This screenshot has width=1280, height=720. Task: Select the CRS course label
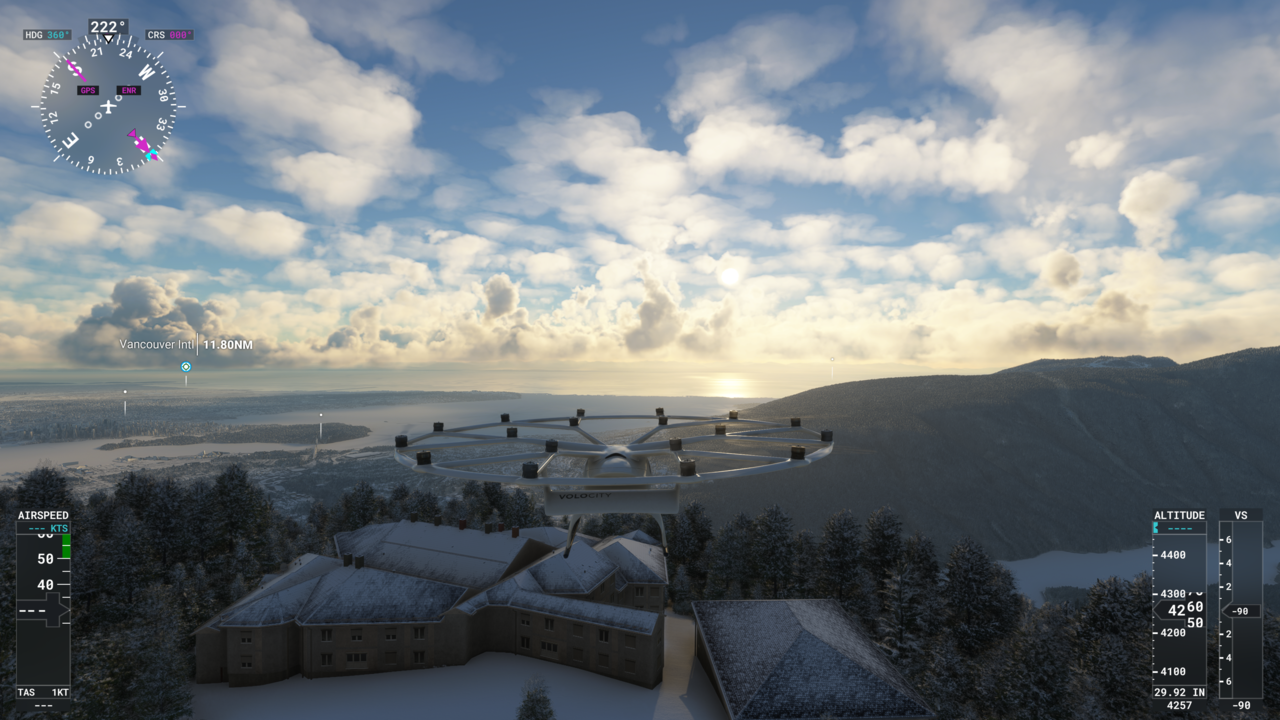coord(169,35)
